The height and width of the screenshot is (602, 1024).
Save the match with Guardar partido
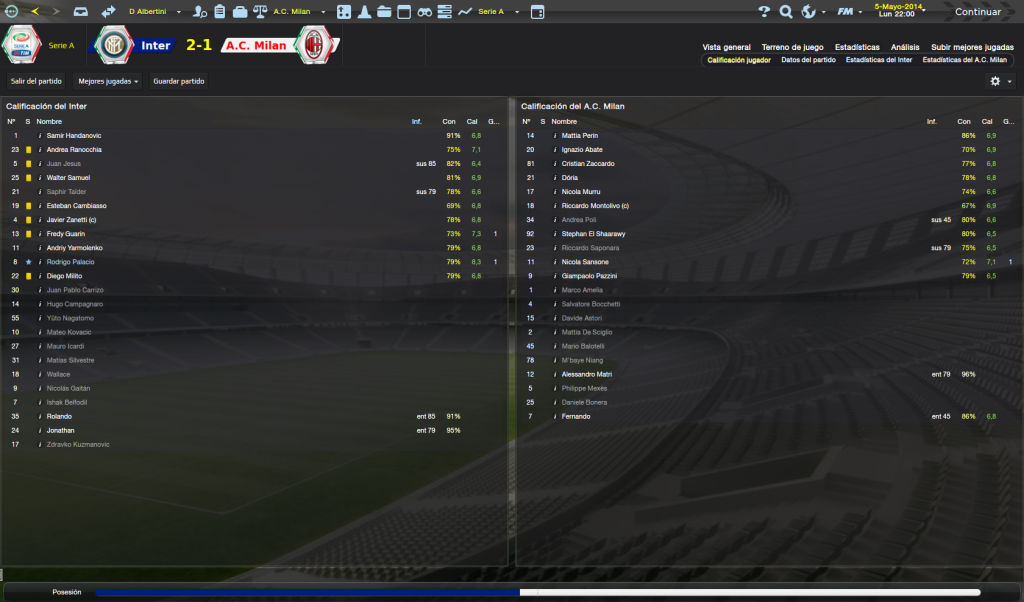point(177,81)
